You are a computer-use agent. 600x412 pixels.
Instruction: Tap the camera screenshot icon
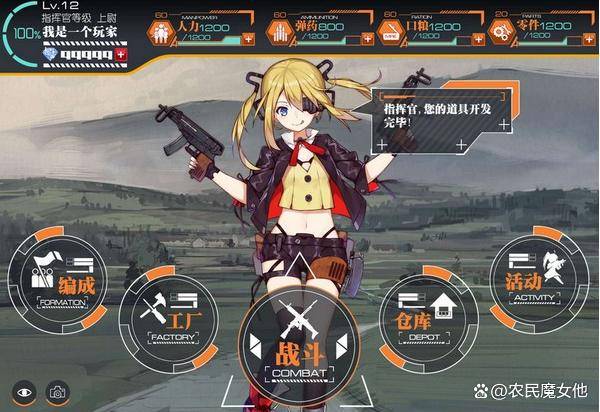(57, 392)
